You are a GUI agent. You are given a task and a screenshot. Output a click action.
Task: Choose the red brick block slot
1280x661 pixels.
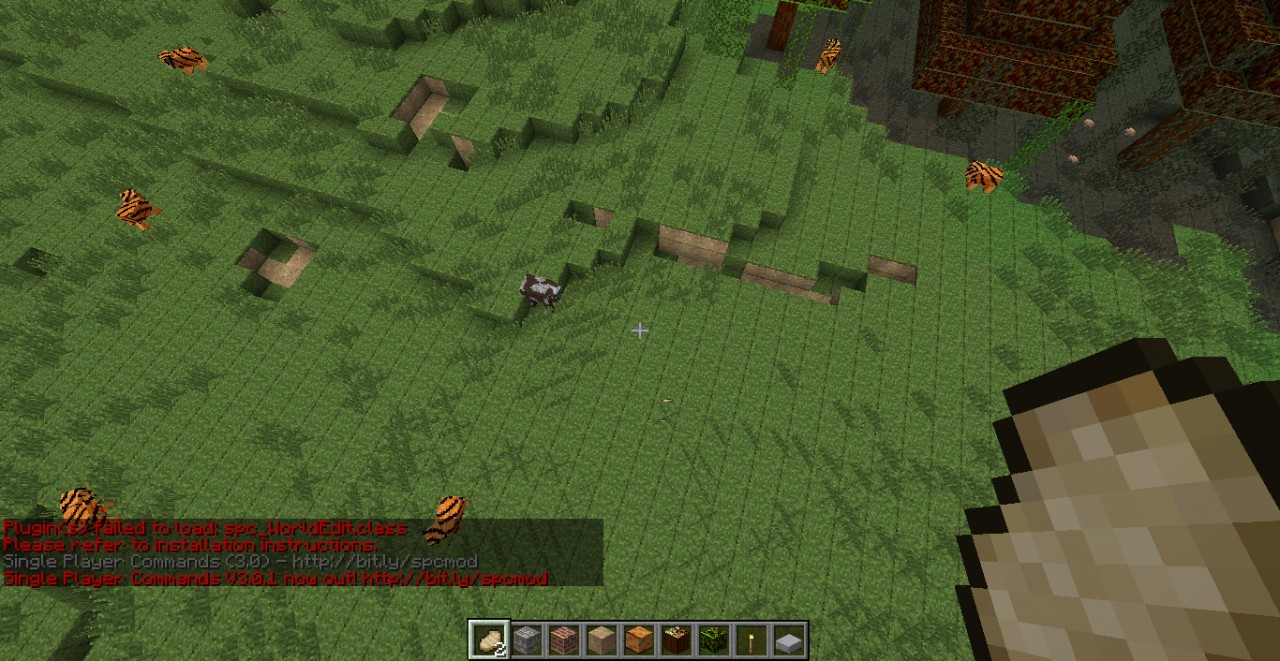tap(564, 639)
